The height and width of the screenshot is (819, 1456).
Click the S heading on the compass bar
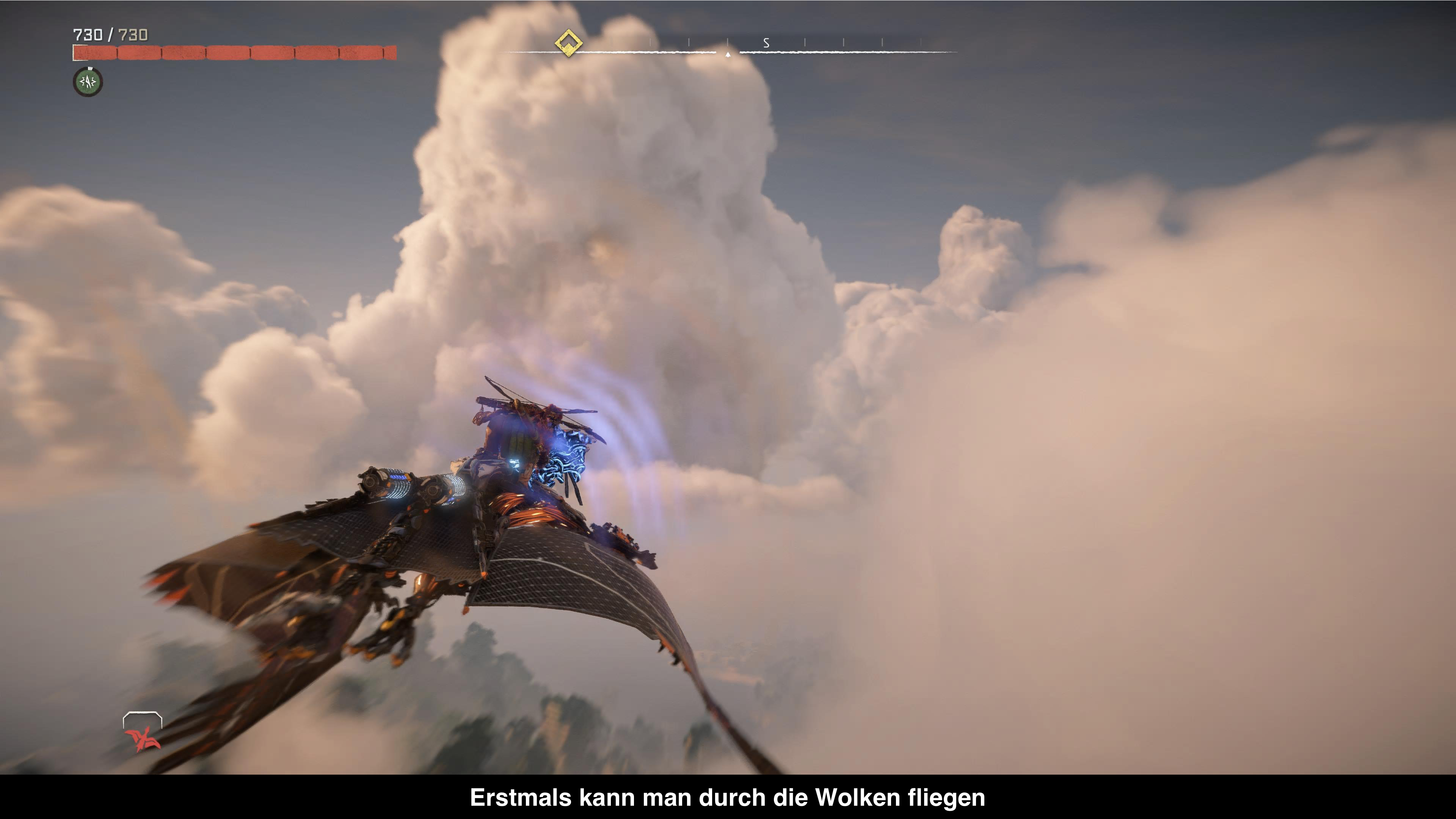(x=766, y=43)
